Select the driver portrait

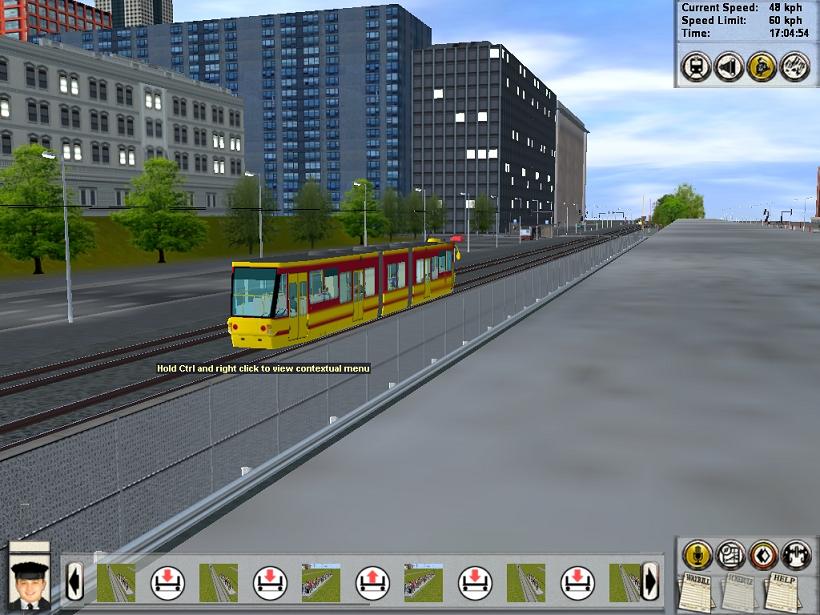click(30, 580)
